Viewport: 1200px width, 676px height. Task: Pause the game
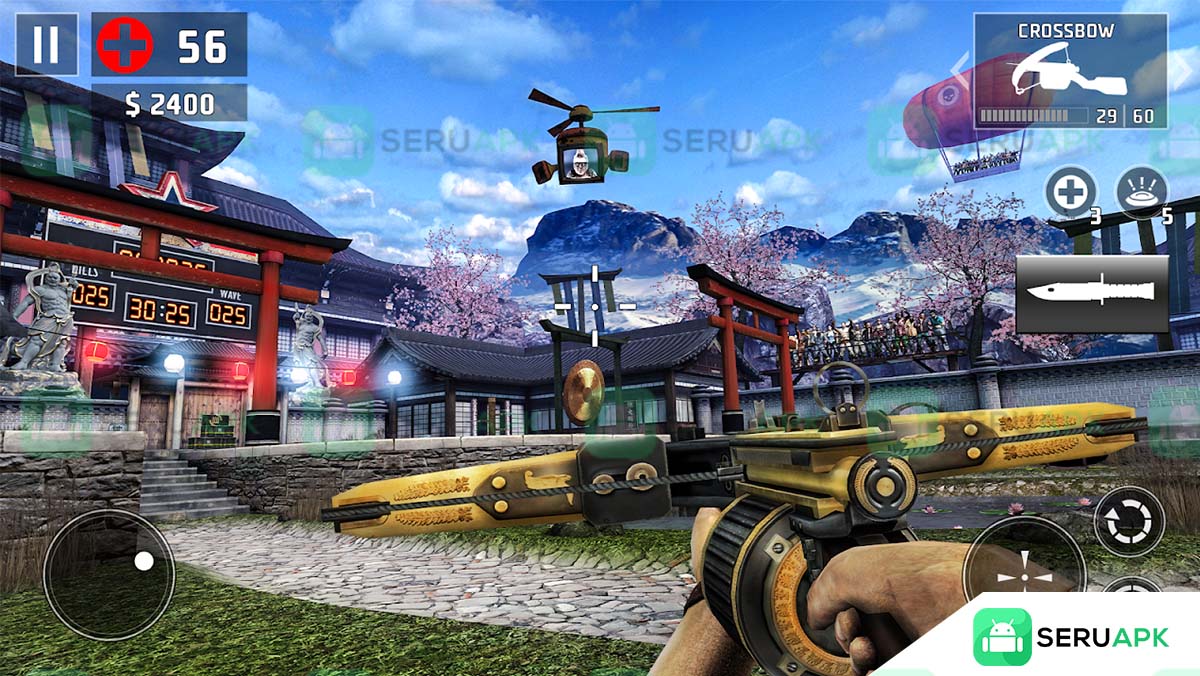coord(46,45)
